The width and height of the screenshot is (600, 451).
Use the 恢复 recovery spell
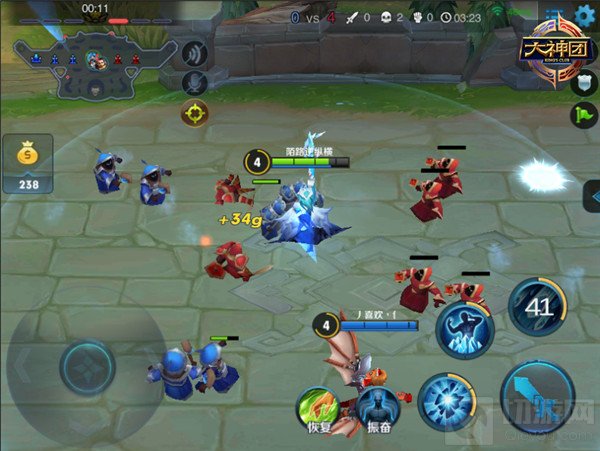[x=316, y=409]
